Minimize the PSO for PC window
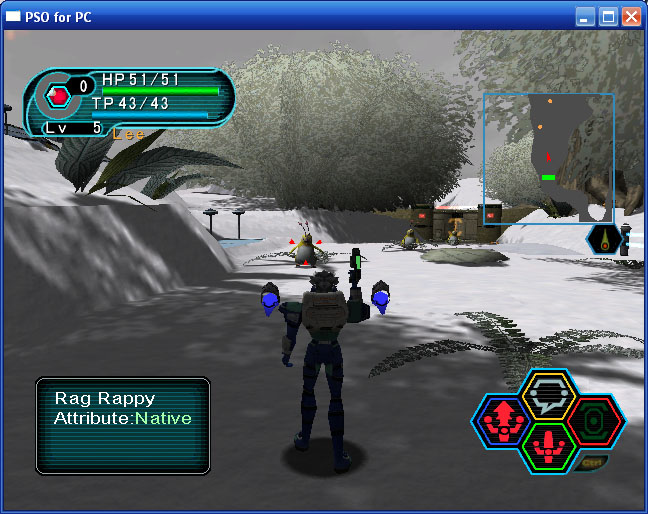The image size is (648, 514). pyautogui.click(x=585, y=17)
